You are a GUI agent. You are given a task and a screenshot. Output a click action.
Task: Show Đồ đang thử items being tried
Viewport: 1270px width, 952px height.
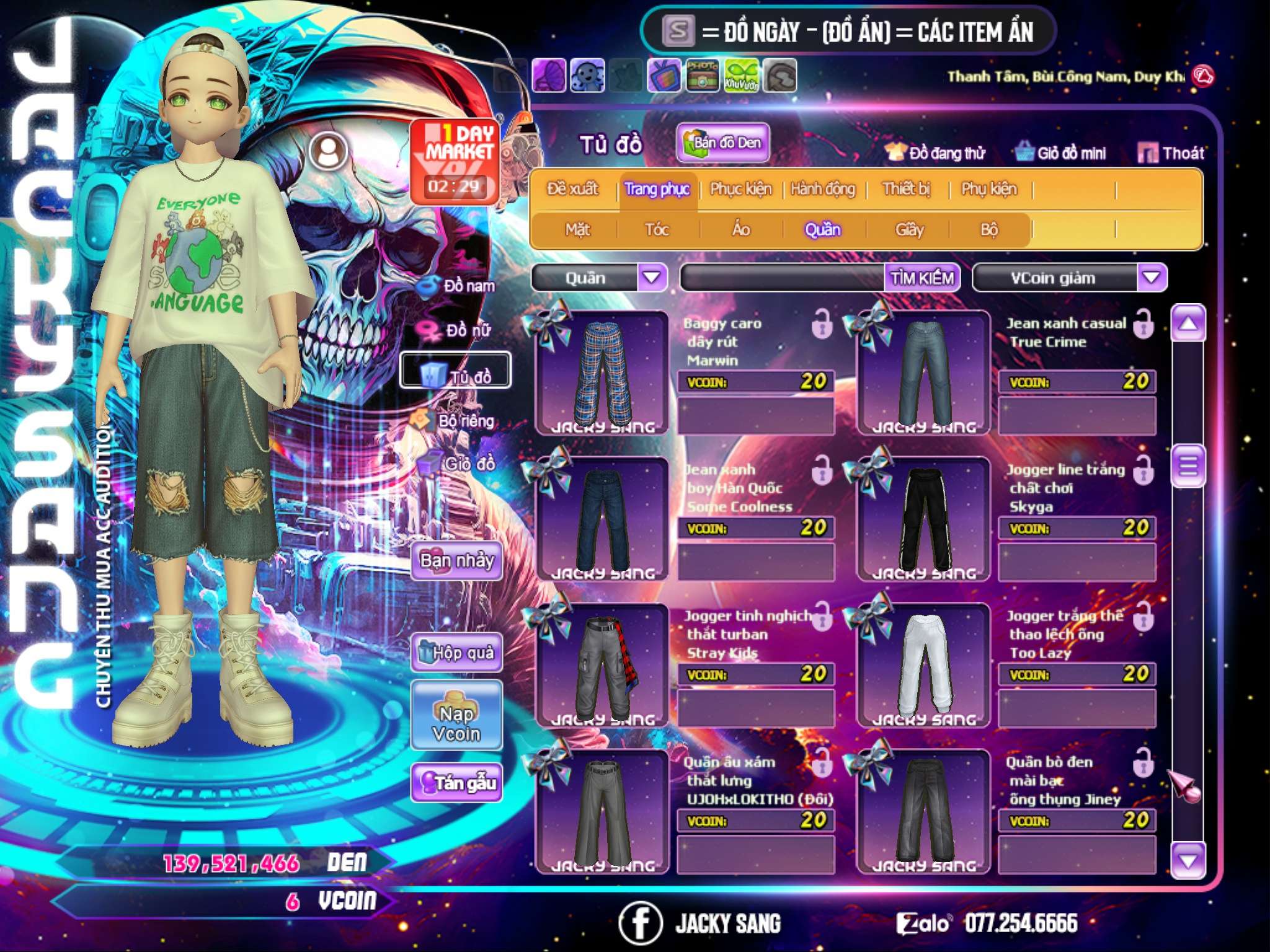coord(935,153)
